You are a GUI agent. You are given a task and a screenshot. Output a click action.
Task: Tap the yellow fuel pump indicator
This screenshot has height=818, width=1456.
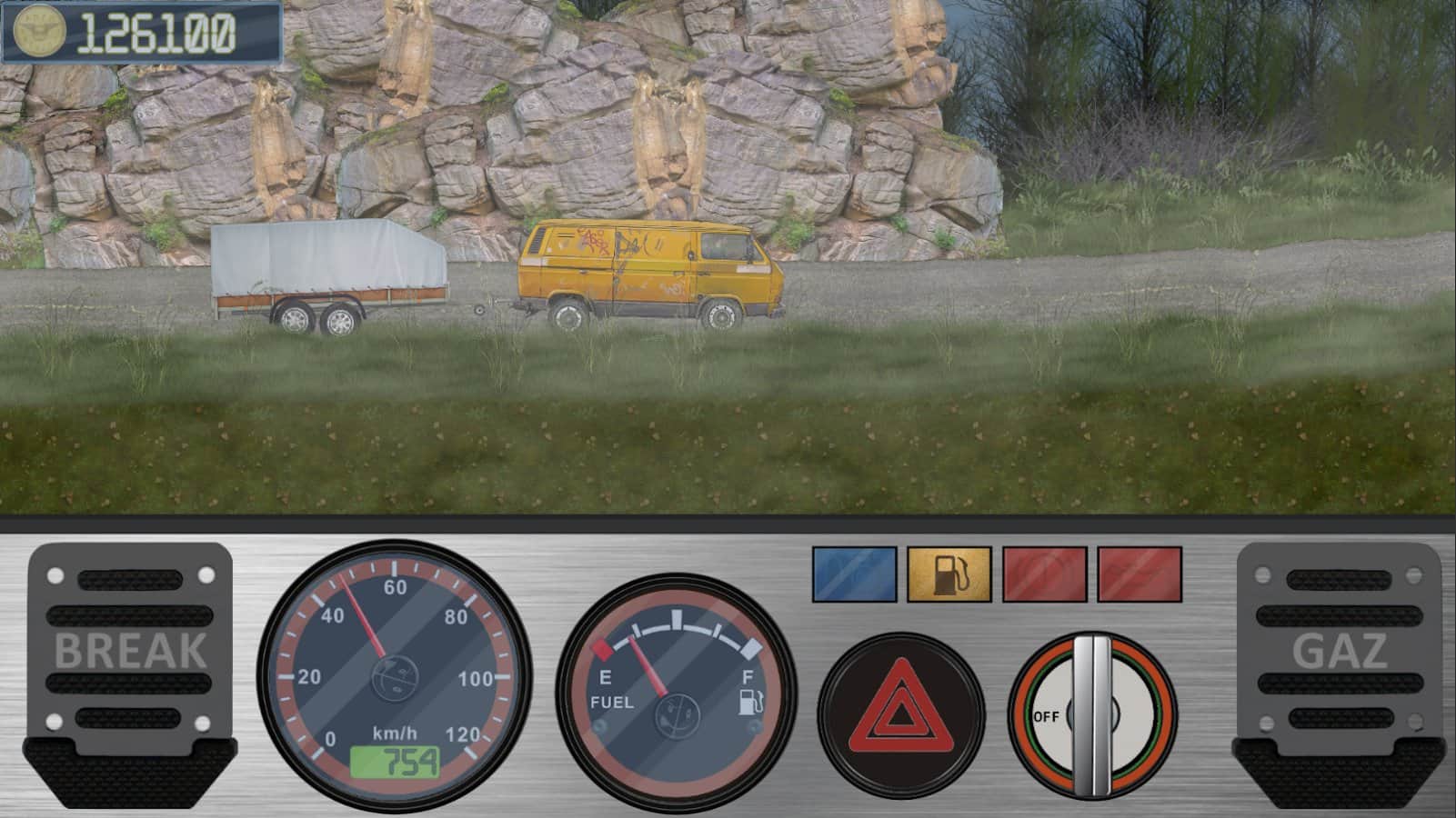tap(949, 574)
